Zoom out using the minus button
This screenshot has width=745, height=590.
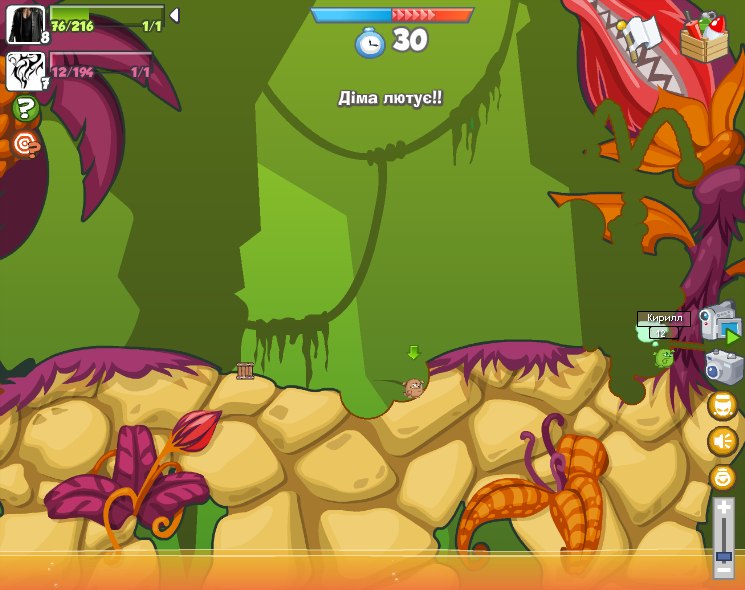723,573
